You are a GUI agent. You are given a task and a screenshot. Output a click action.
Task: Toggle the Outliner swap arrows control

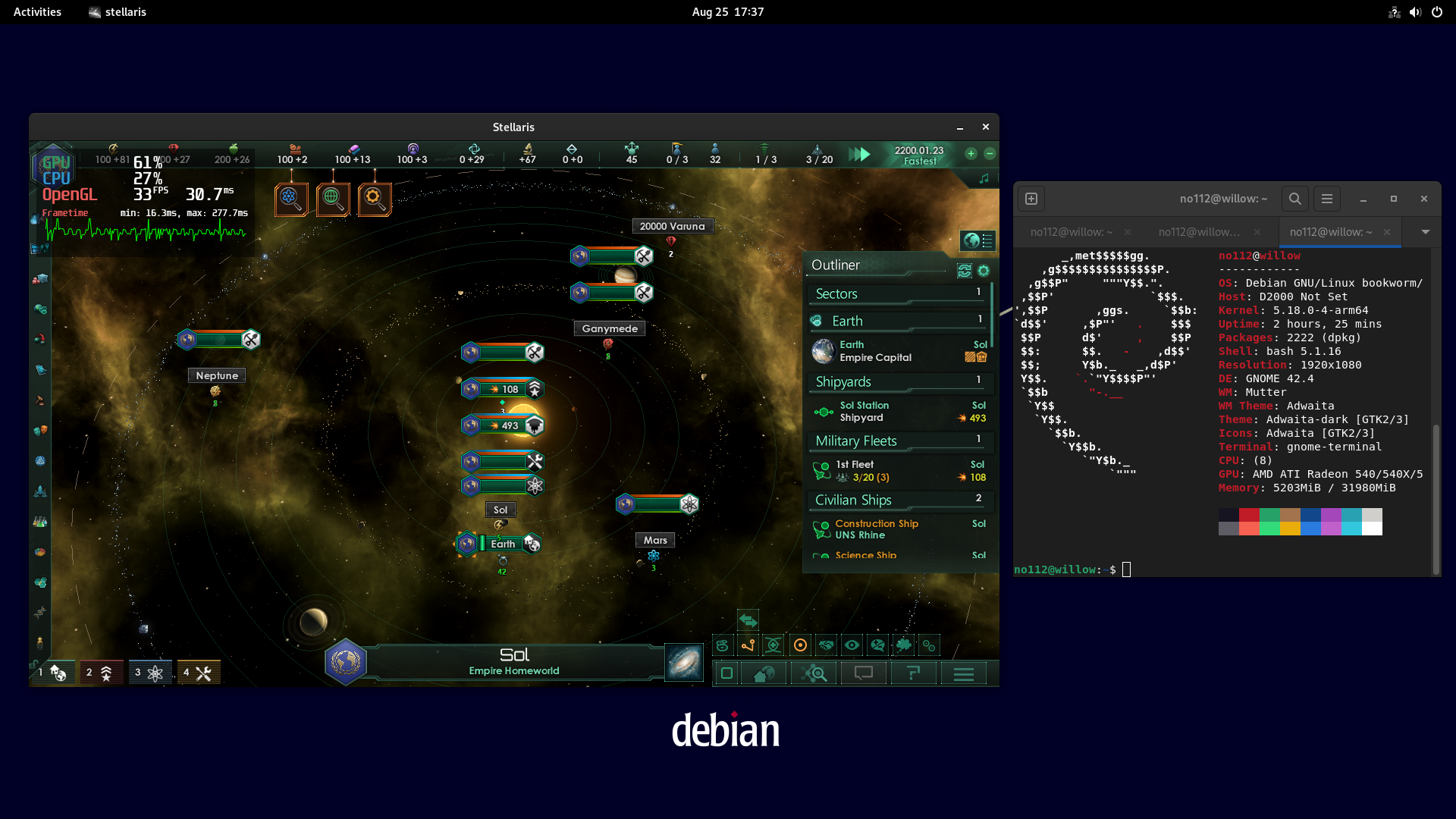(964, 271)
